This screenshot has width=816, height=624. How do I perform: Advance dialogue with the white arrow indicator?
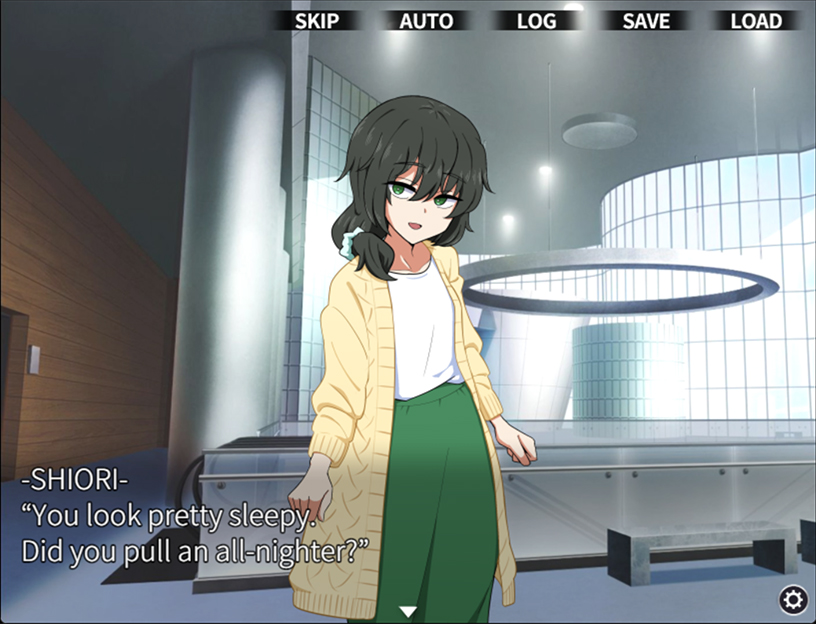(x=407, y=611)
